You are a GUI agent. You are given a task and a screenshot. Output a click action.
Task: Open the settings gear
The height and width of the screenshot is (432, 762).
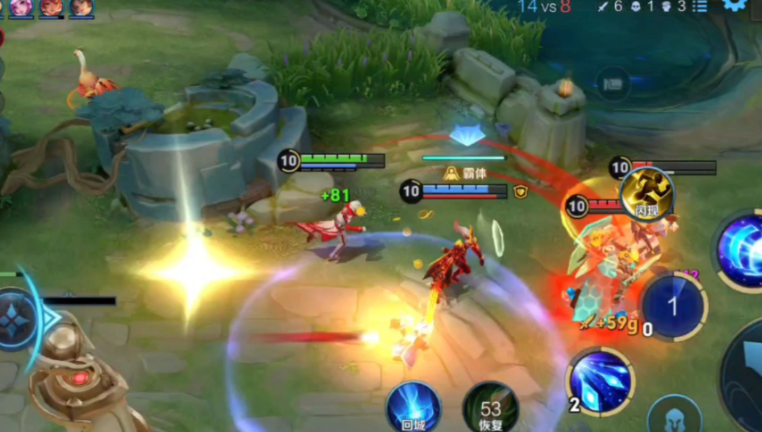736,5
